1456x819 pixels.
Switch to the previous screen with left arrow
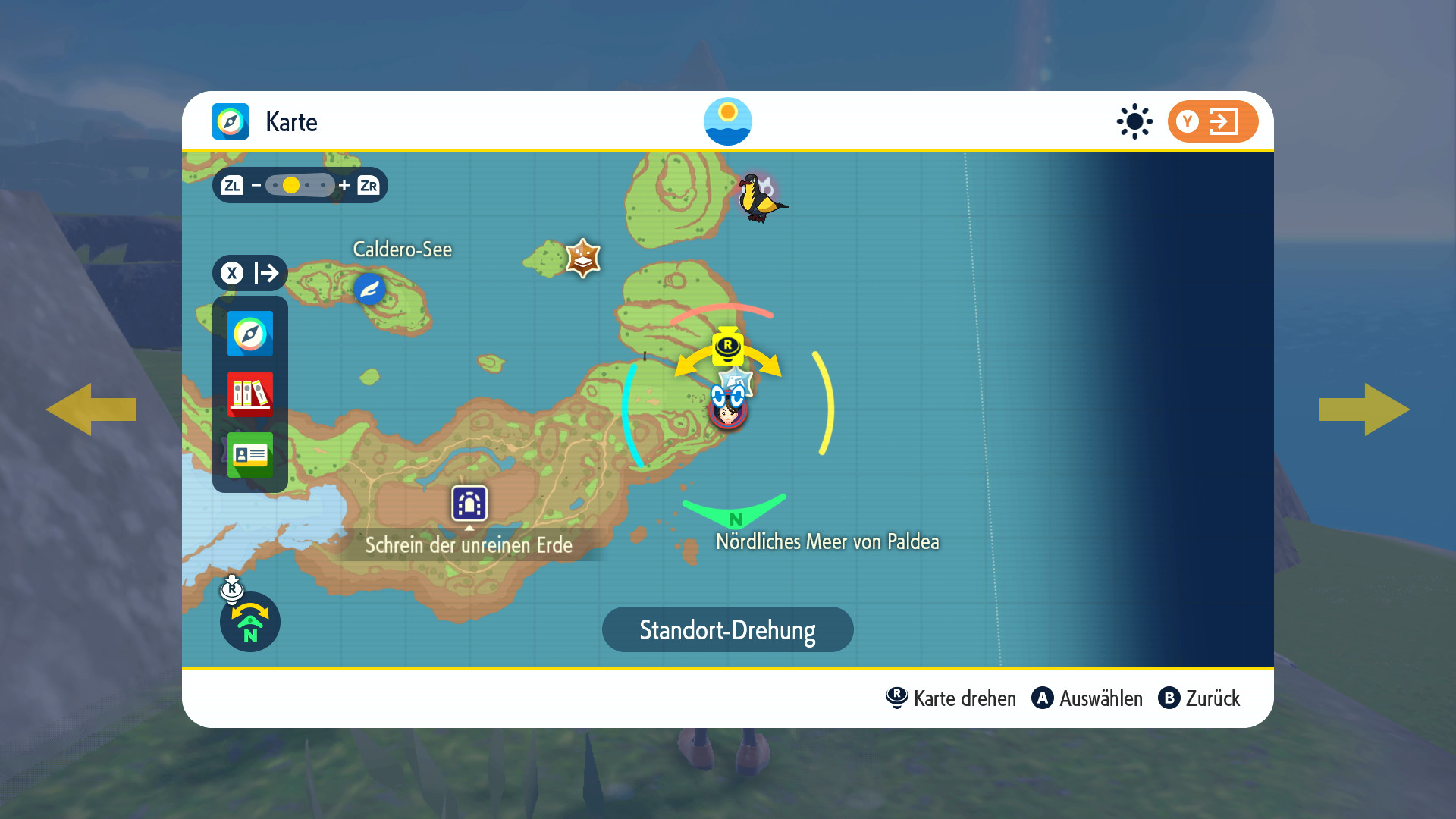[91, 409]
